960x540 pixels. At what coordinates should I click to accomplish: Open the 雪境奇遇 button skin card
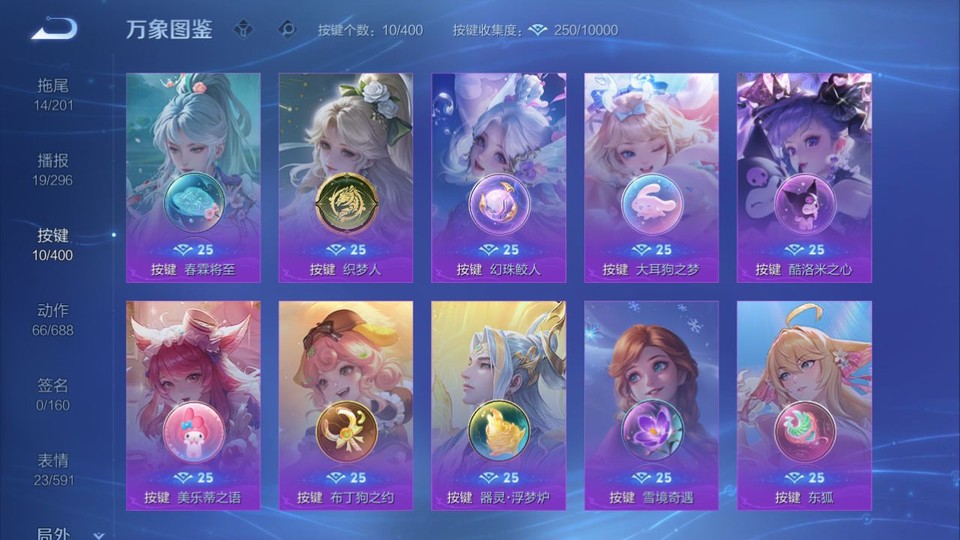click(x=651, y=405)
